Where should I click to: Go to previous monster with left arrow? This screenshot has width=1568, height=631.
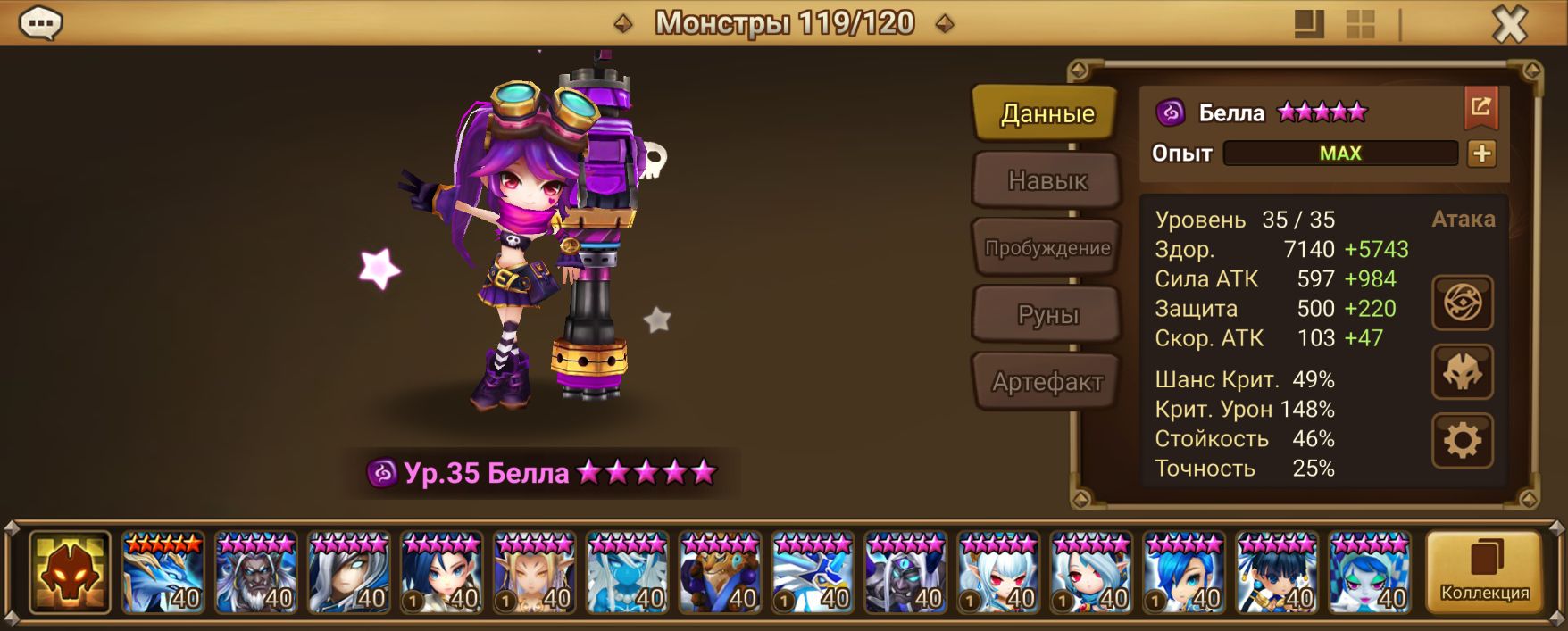[623, 24]
